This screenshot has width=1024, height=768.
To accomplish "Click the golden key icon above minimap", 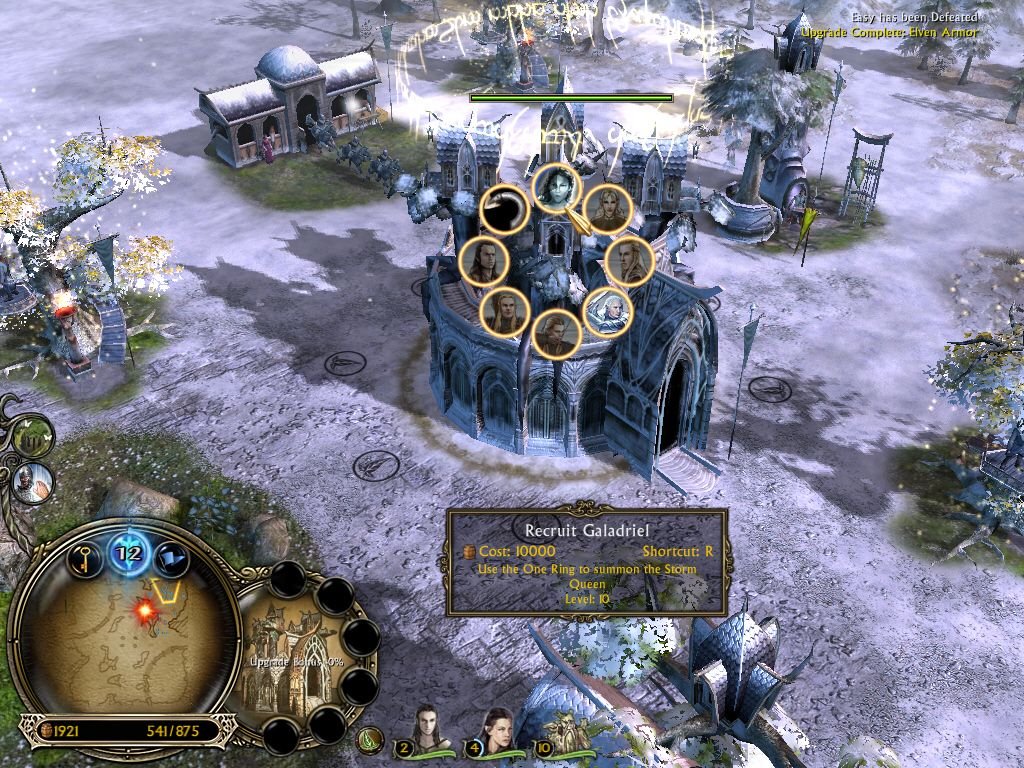I will pyautogui.click(x=87, y=556).
